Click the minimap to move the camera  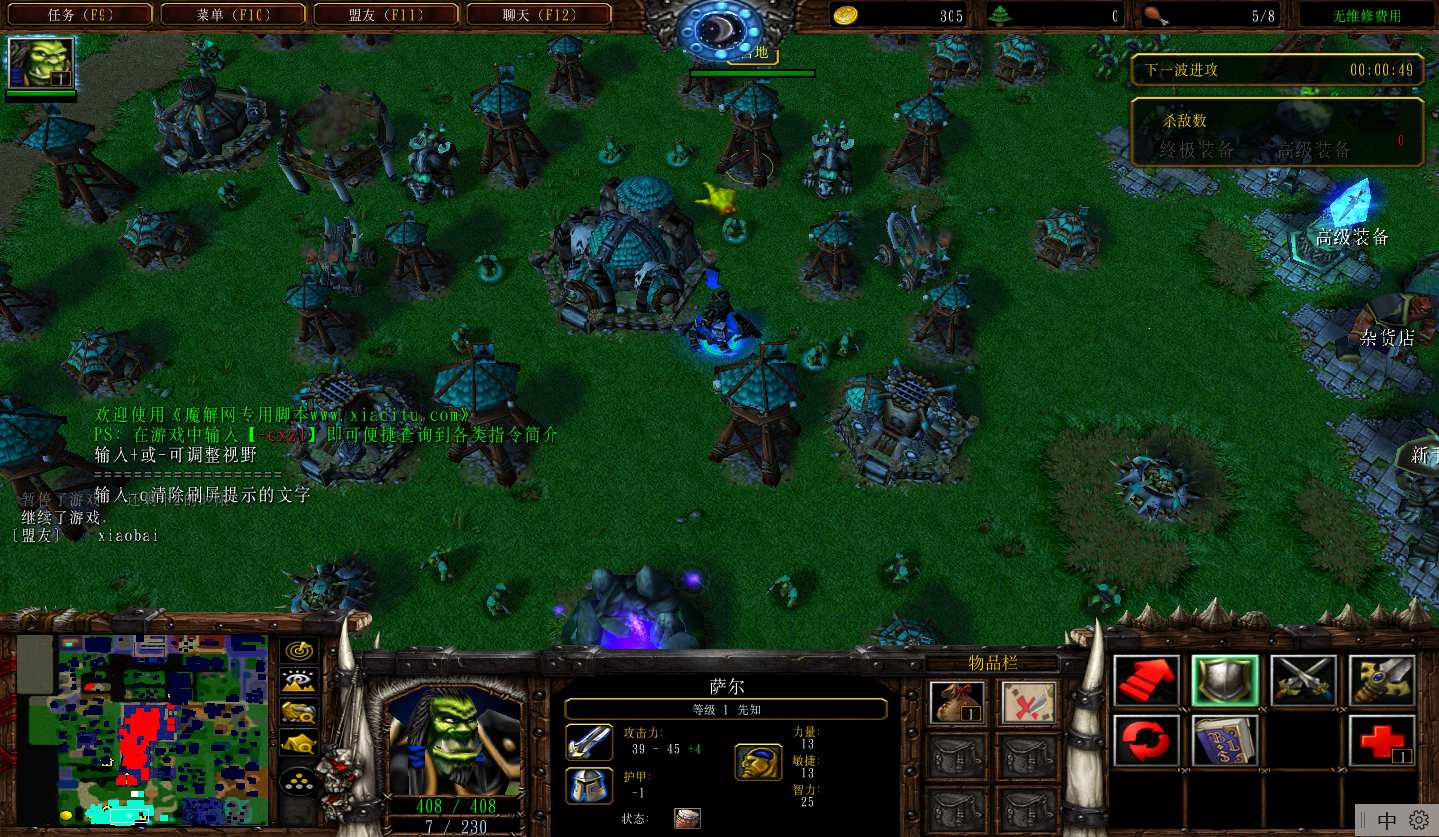coord(162,729)
